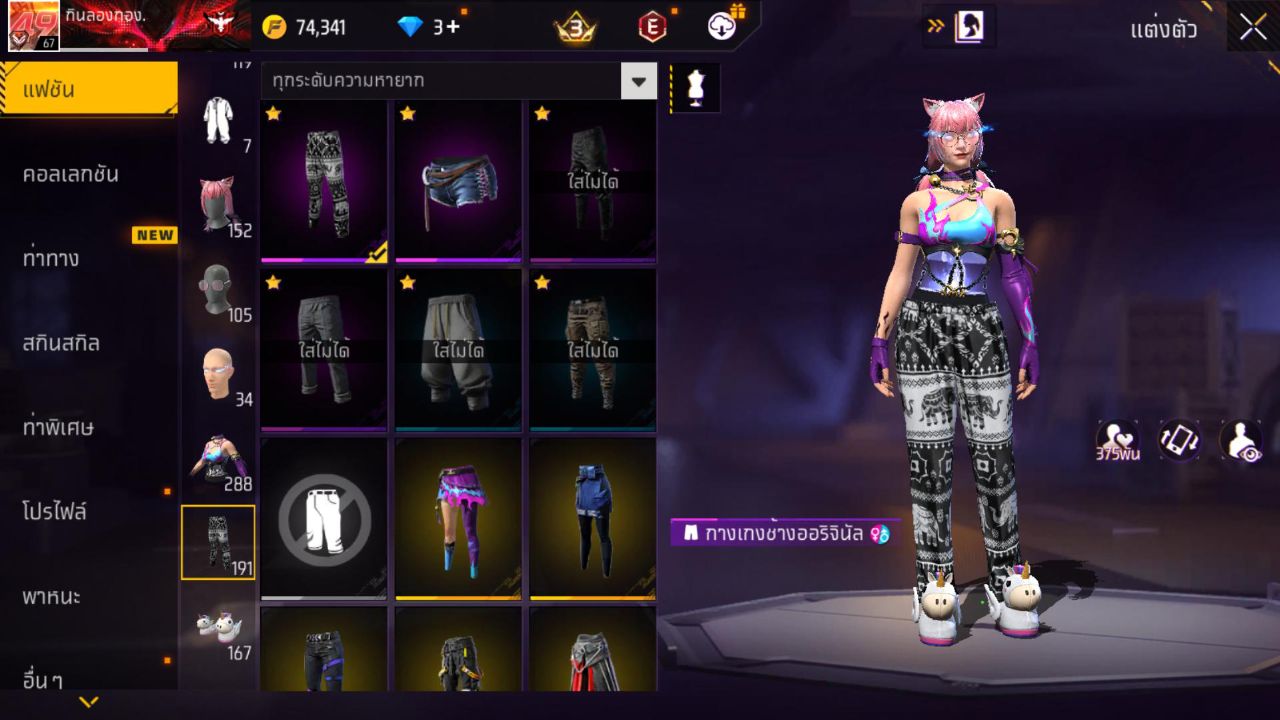The image size is (1280, 720).
Task: Unequip the checked elephant-pattern pants
Action: click(x=322, y=181)
